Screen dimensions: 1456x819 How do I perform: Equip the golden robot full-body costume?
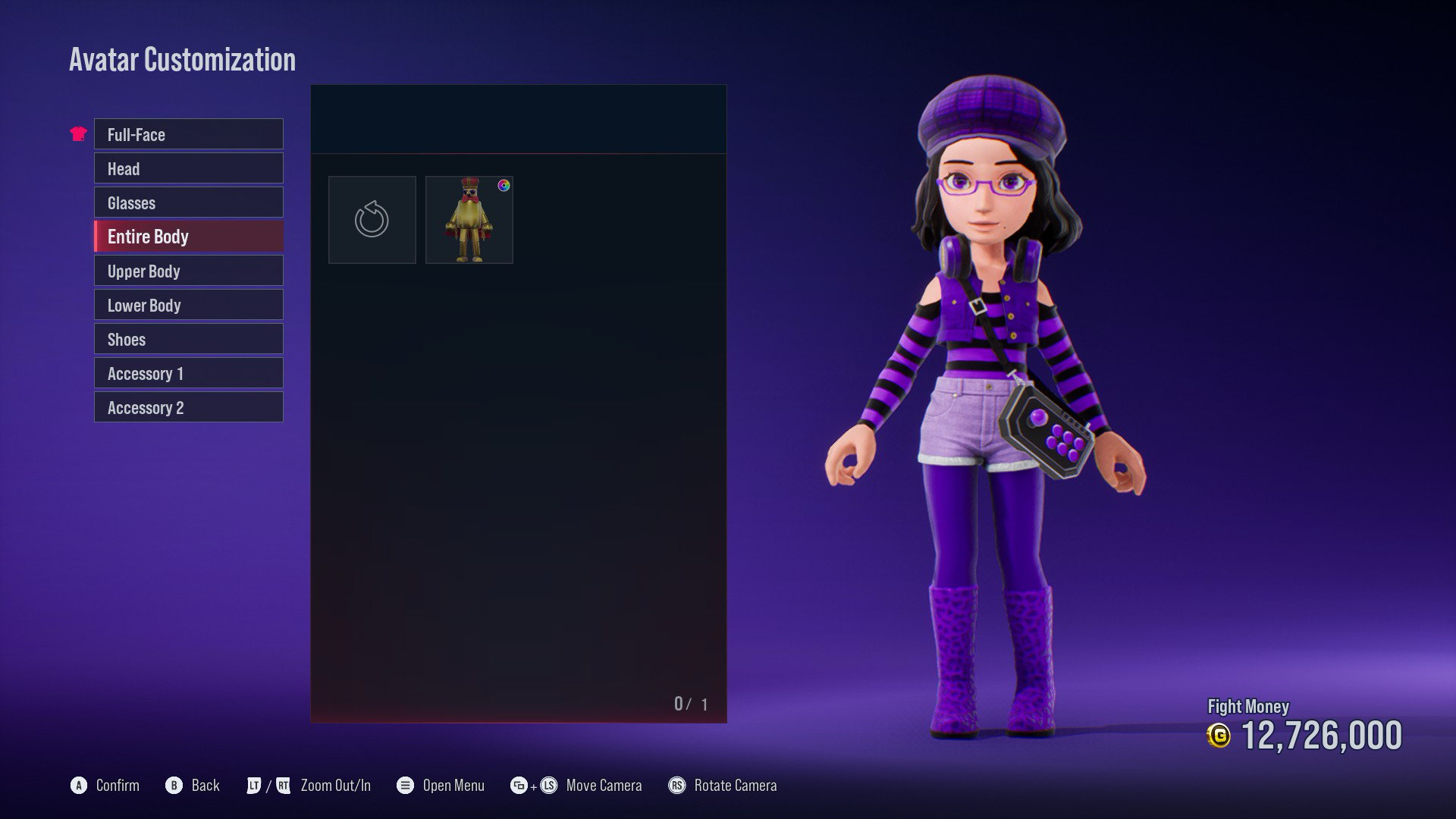469,220
